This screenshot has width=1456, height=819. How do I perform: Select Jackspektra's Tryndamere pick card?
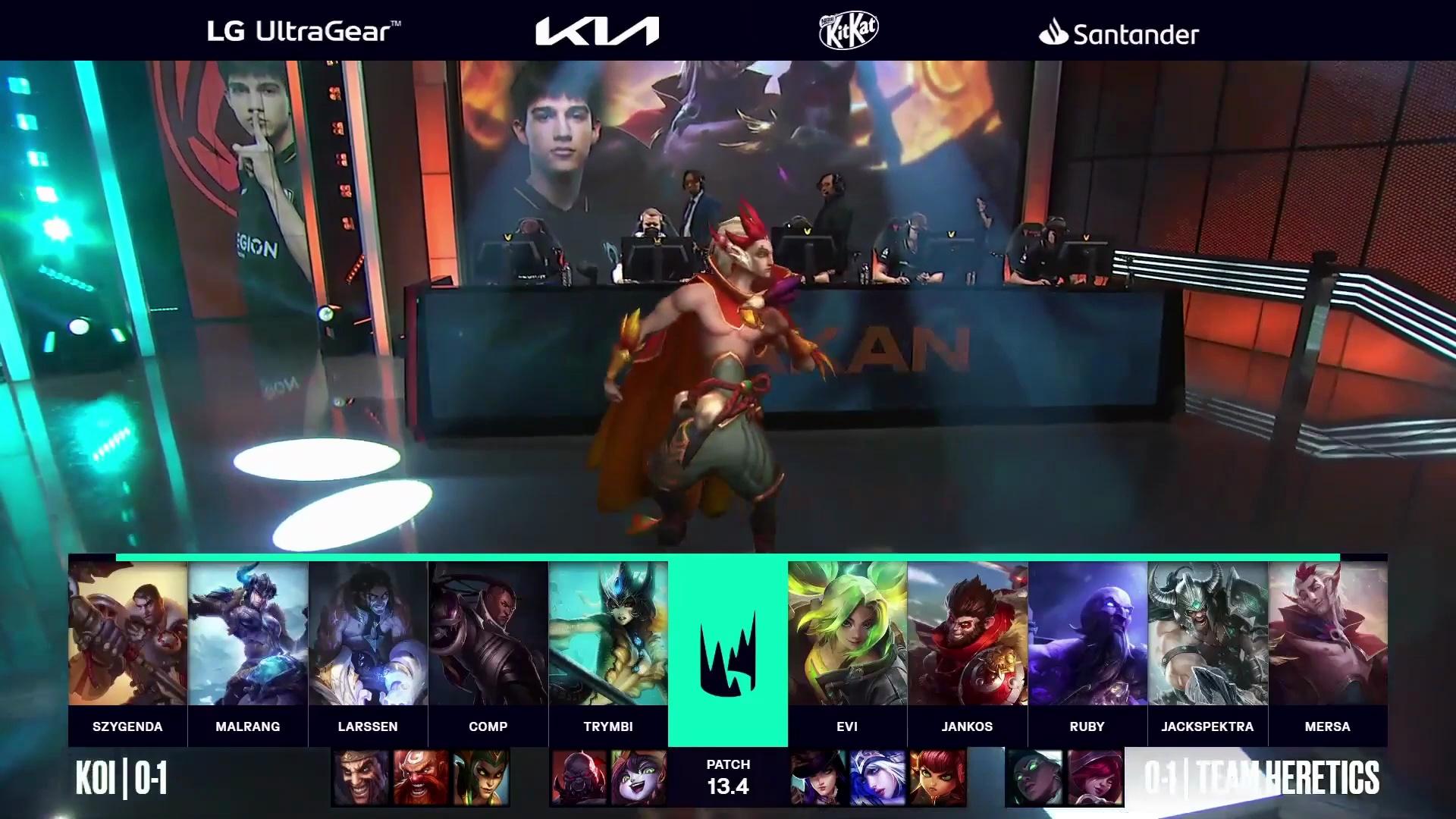coord(1207,634)
